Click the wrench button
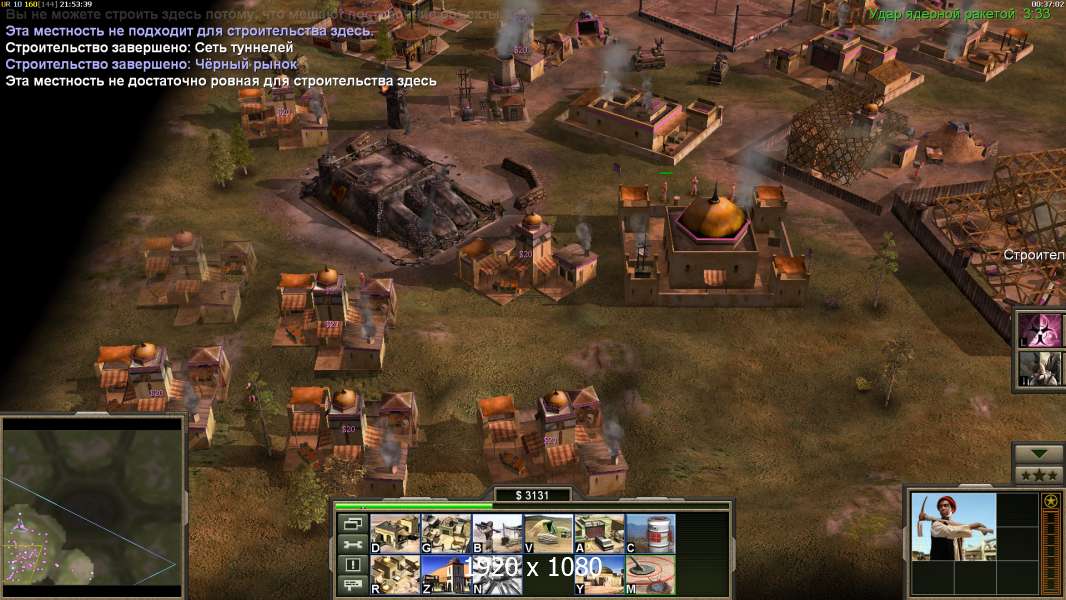 click(352, 544)
